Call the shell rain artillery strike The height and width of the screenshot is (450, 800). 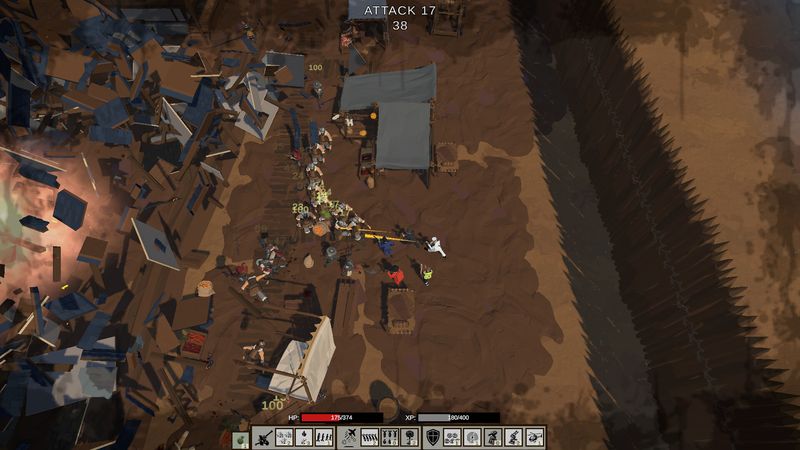(284, 438)
